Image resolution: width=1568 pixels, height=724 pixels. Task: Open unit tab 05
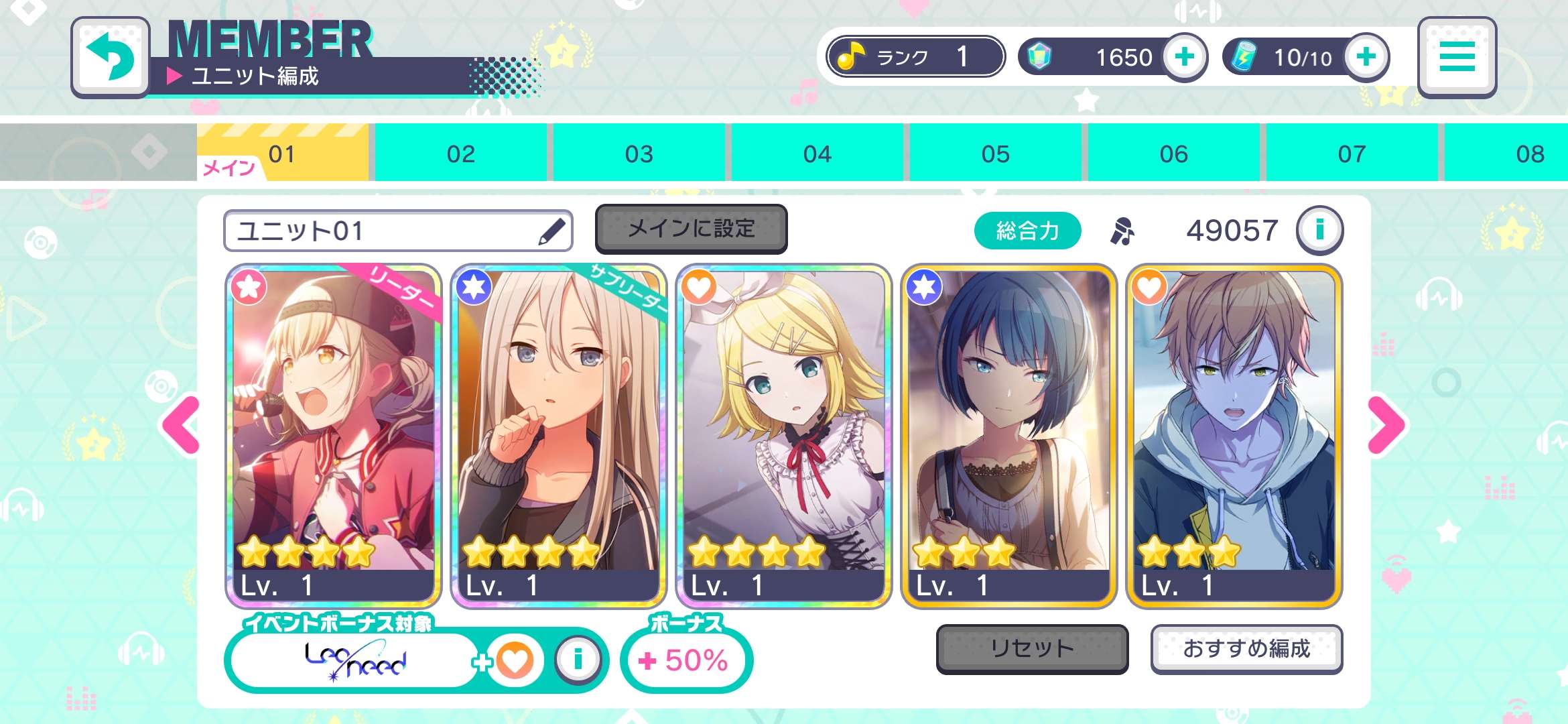[x=996, y=153]
